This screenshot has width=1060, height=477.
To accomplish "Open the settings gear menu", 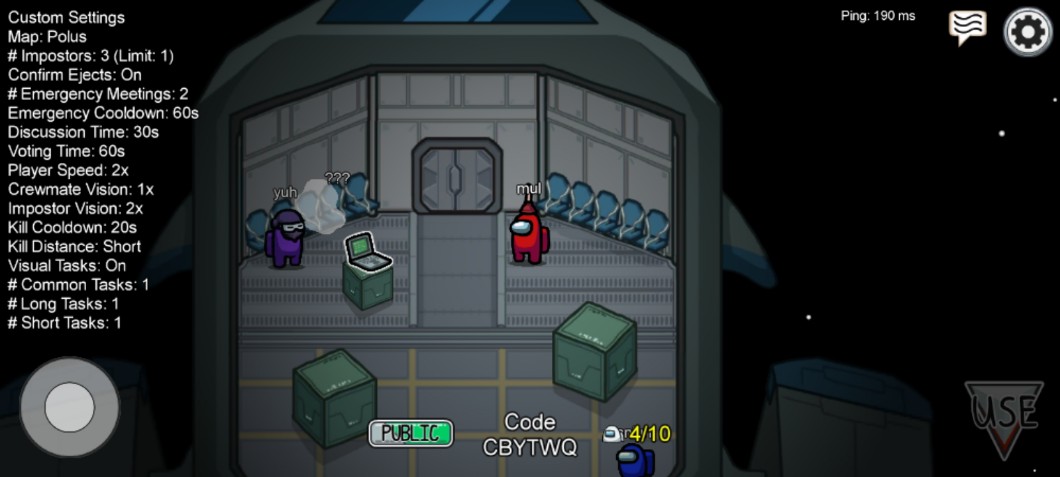I will 1028,32.
